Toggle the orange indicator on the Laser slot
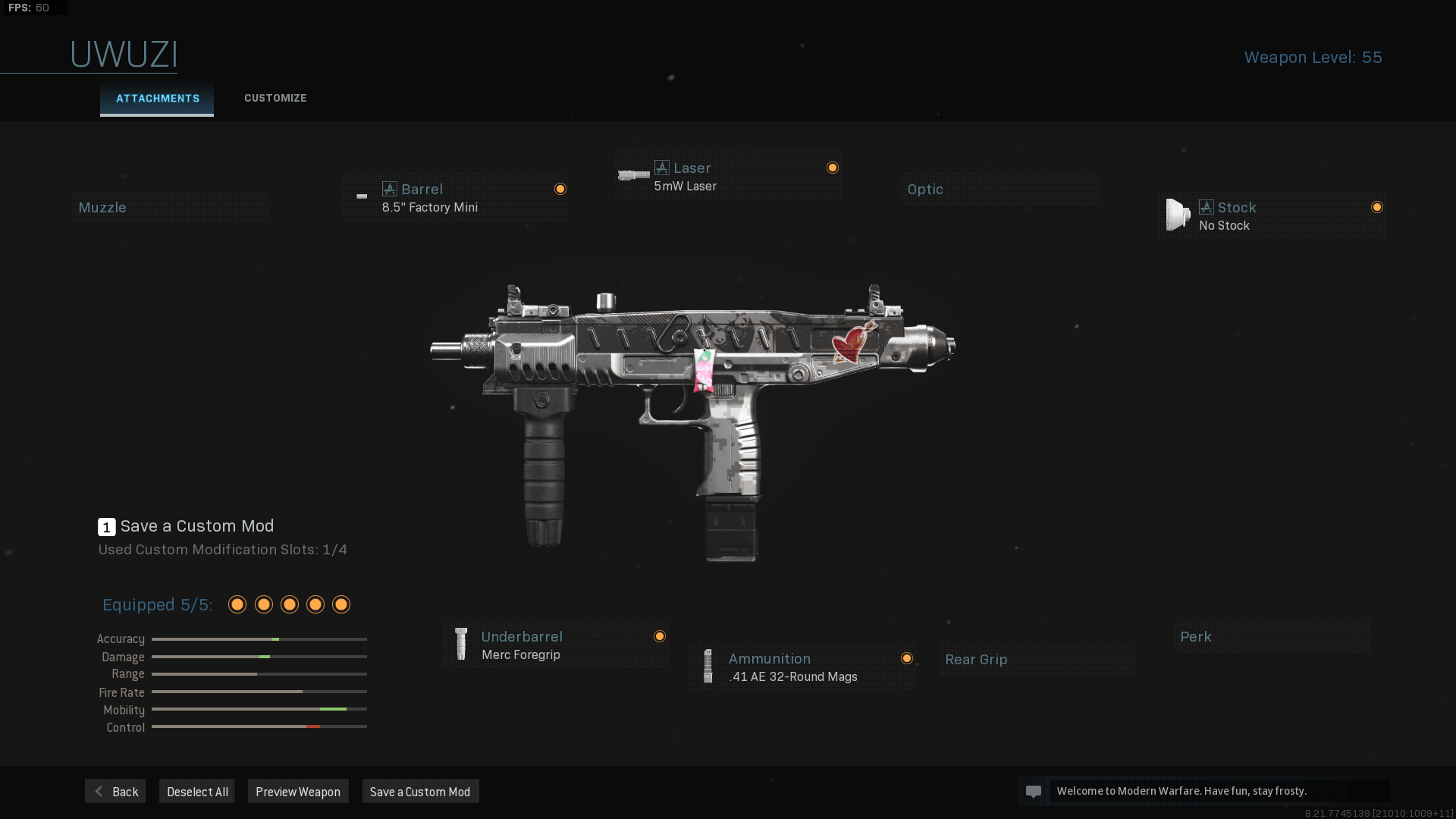Screen dimensions: 1456x819 833,167
